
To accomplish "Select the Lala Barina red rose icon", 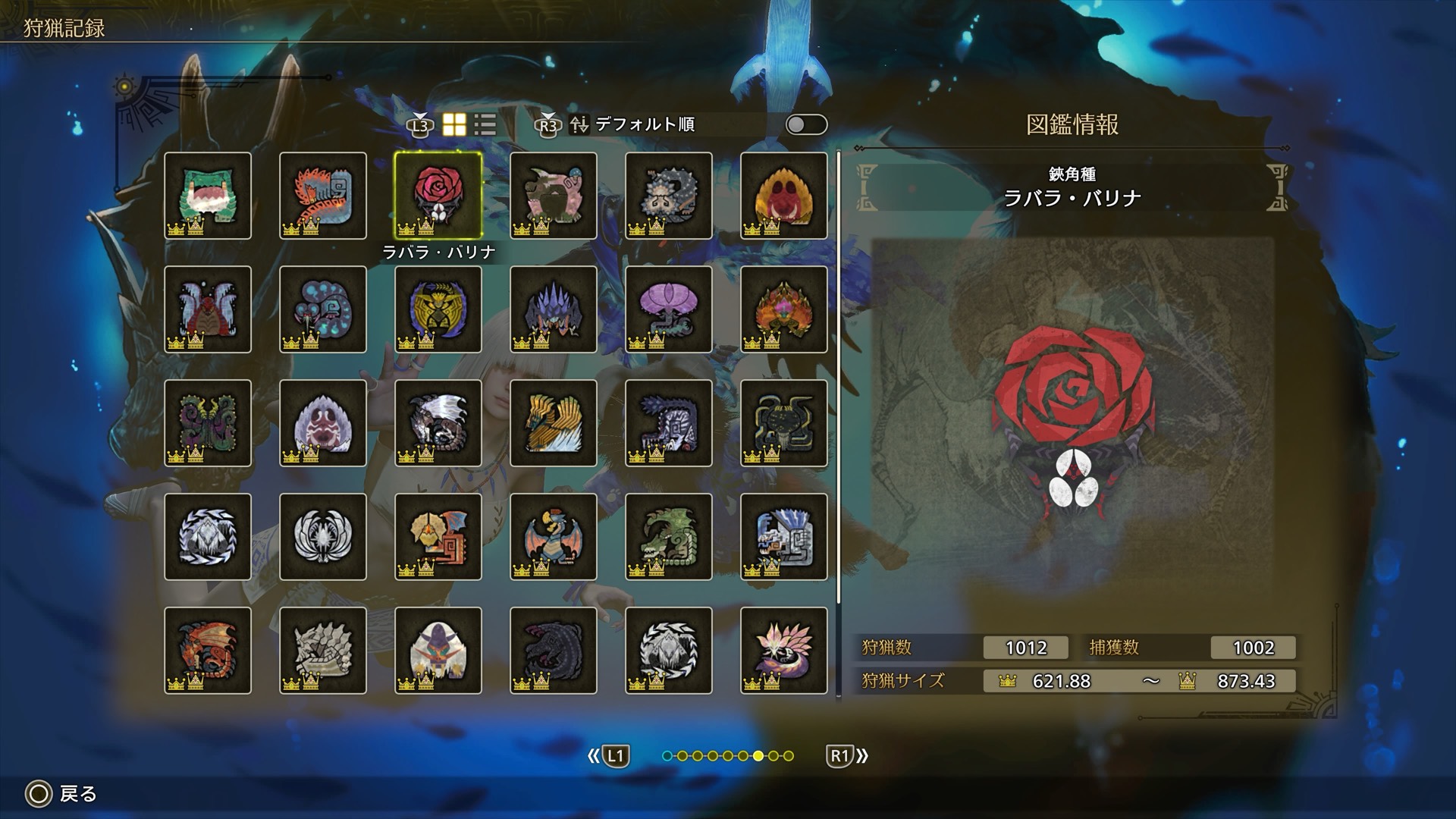I will [x=438, y=195].
